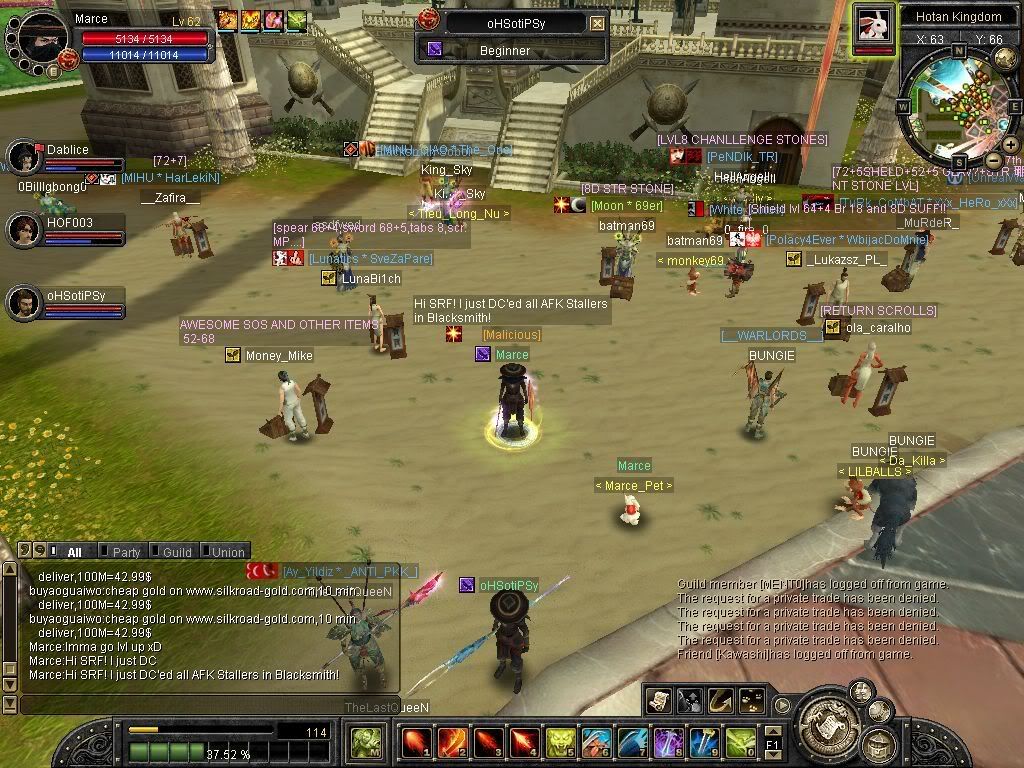The height and width of the screenshot is (768, 1024).
Task: Use the green skill in hotbar slot 0
Action: (740, 743)
